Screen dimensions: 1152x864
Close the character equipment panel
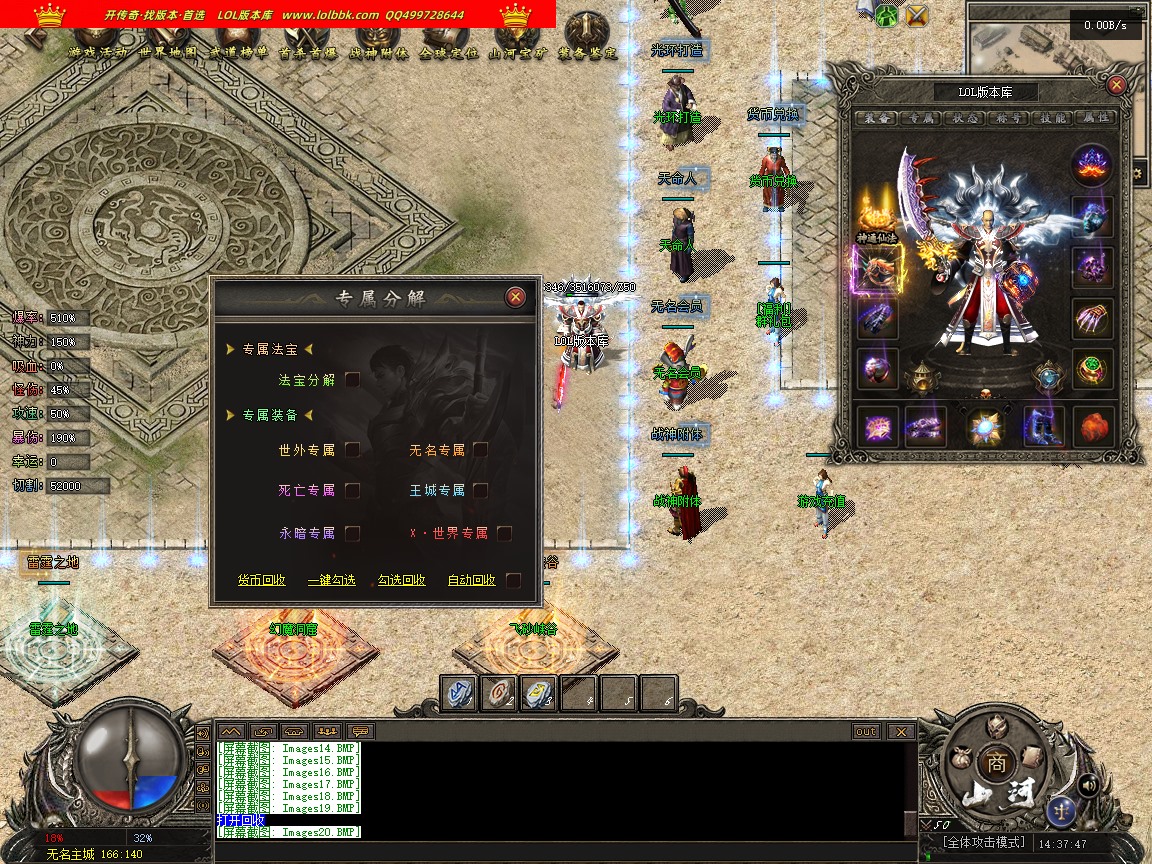tap(1117, 85)
